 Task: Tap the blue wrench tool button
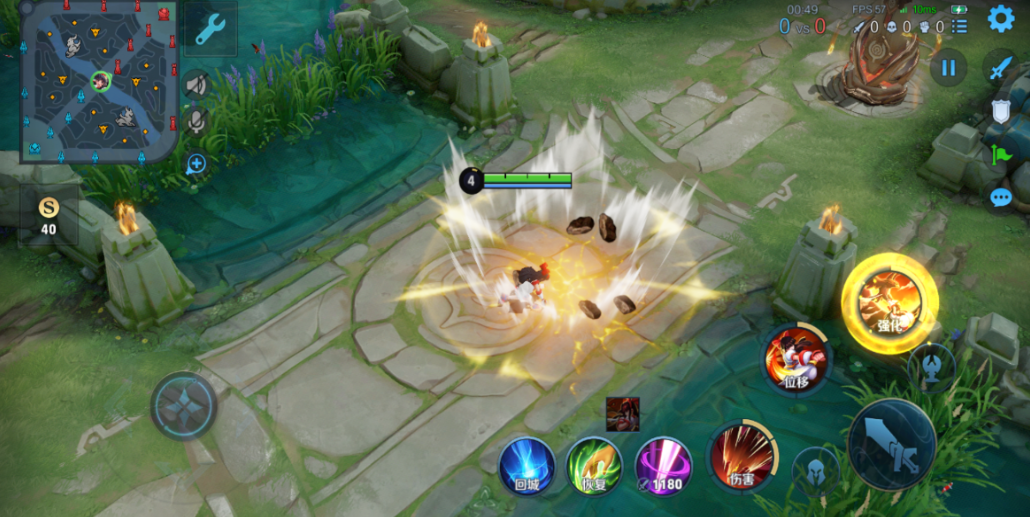210,30
